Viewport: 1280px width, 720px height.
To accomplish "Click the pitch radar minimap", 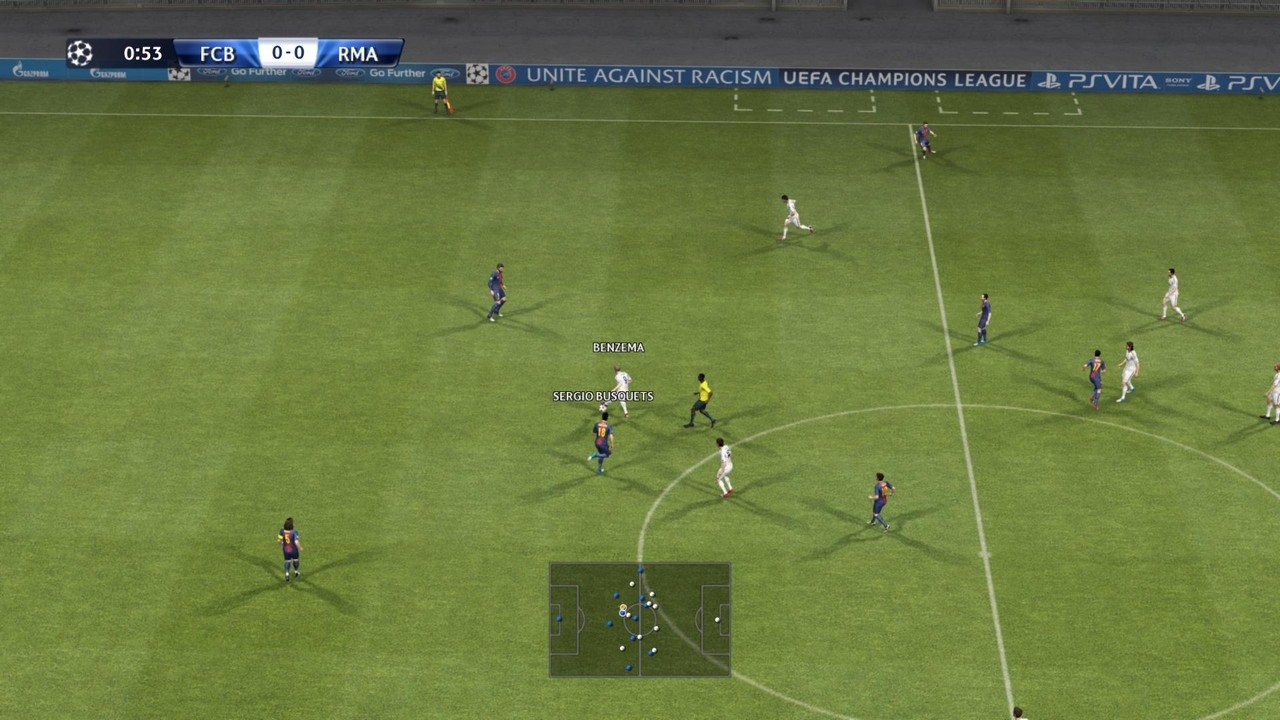I will point(640,619).
